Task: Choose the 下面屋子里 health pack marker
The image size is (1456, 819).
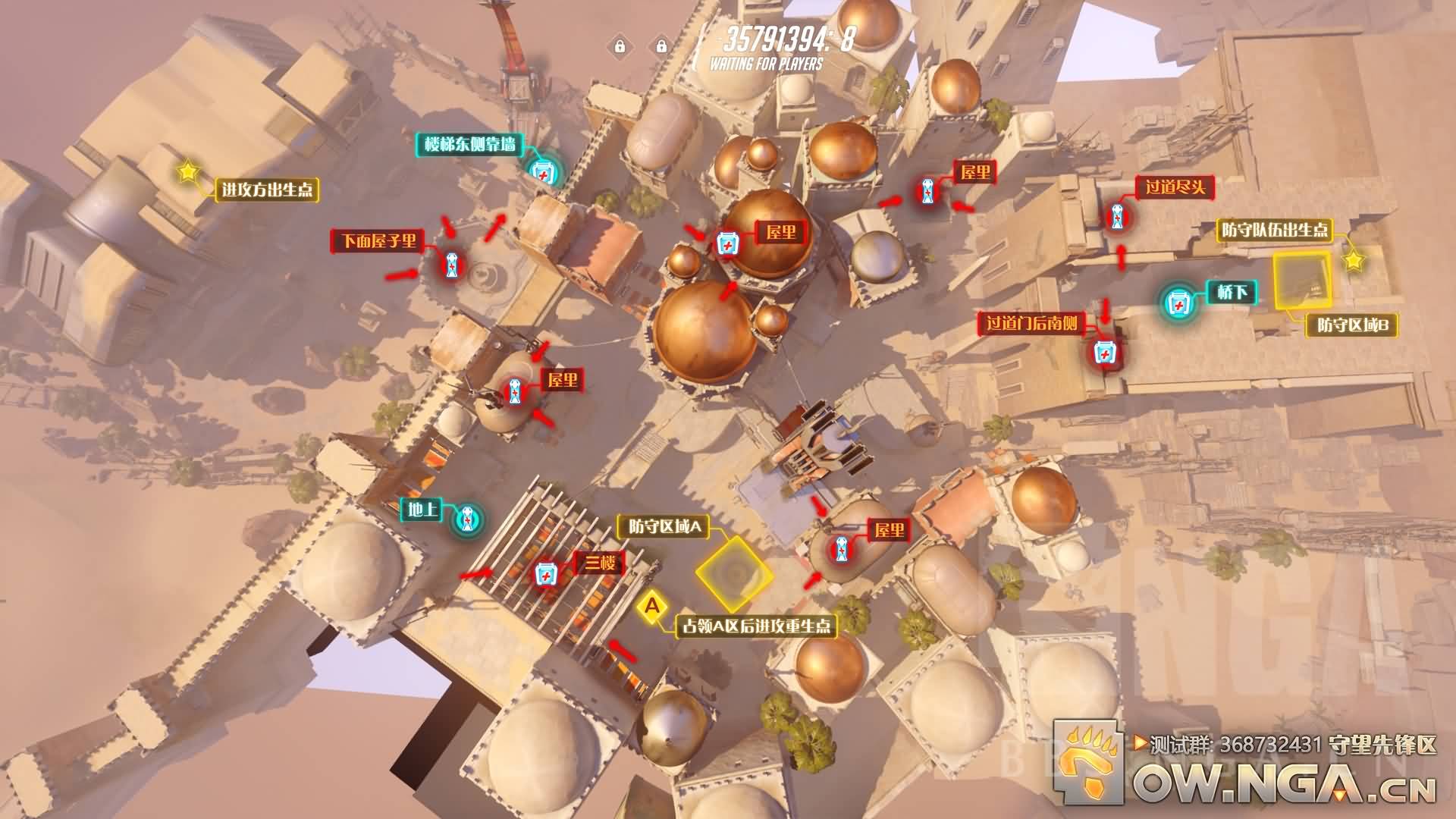Action: point(452,265)
